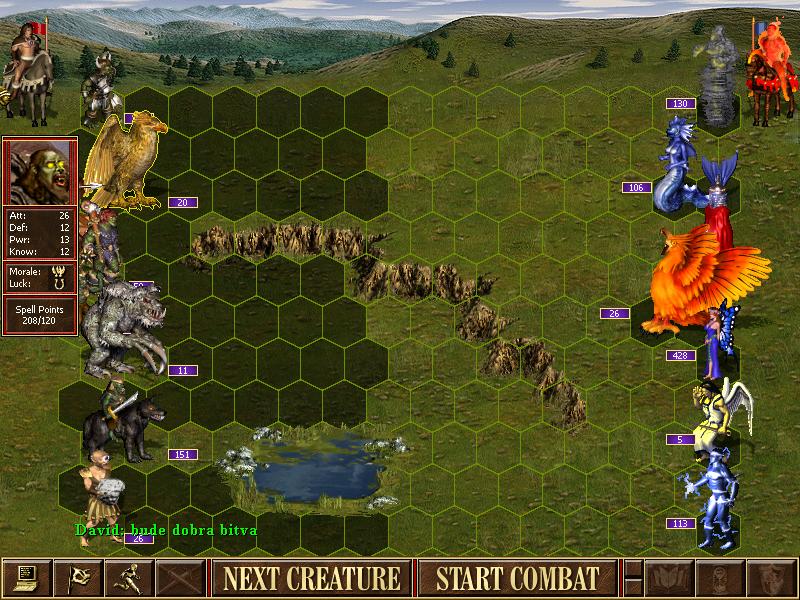The width and height of the screenshot is (800, 600).
Task: Choose the cast spell book button
Action: tap(668, 578)
